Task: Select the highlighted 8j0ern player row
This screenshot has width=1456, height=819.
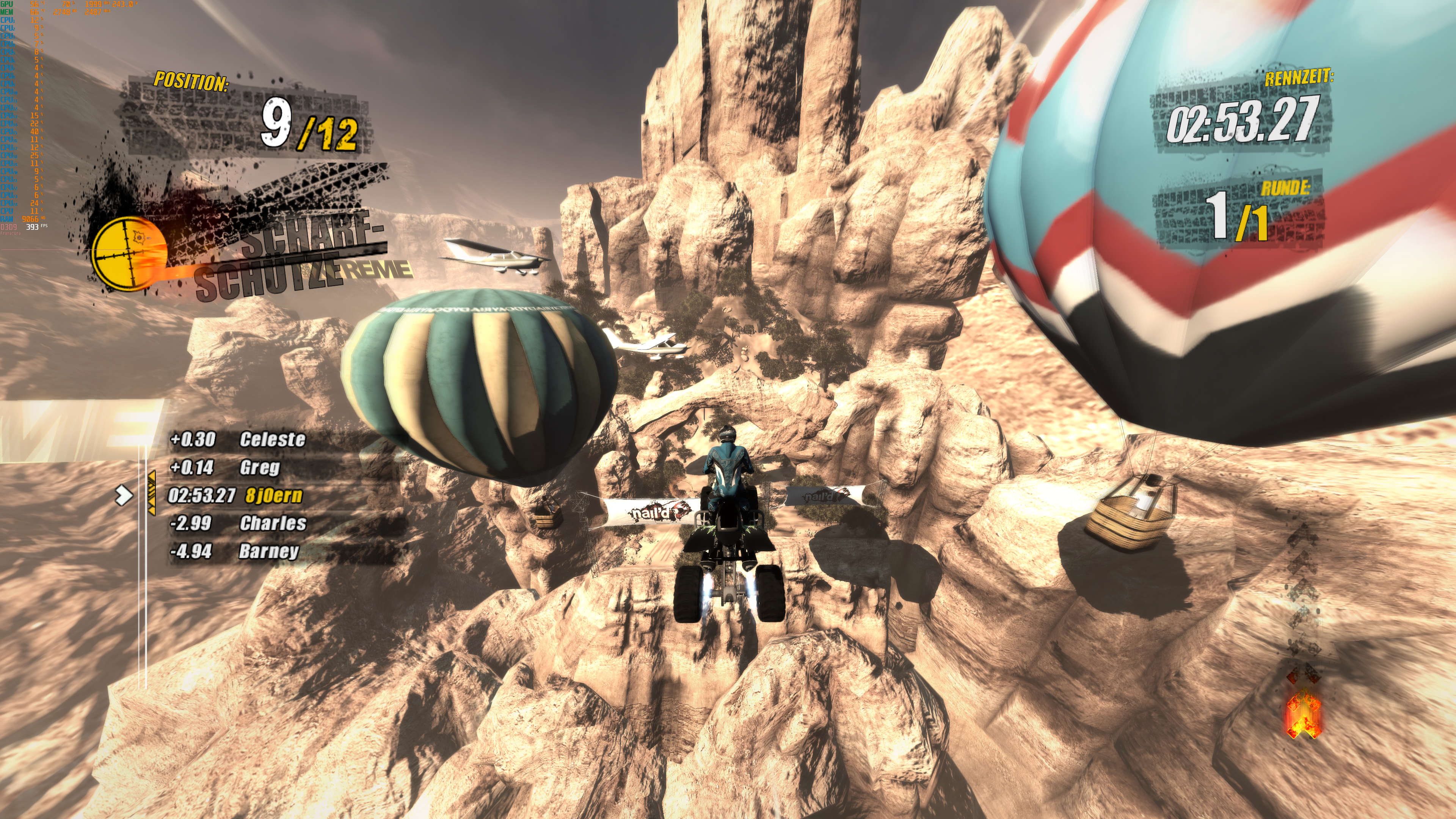Action: coord(273,496)
